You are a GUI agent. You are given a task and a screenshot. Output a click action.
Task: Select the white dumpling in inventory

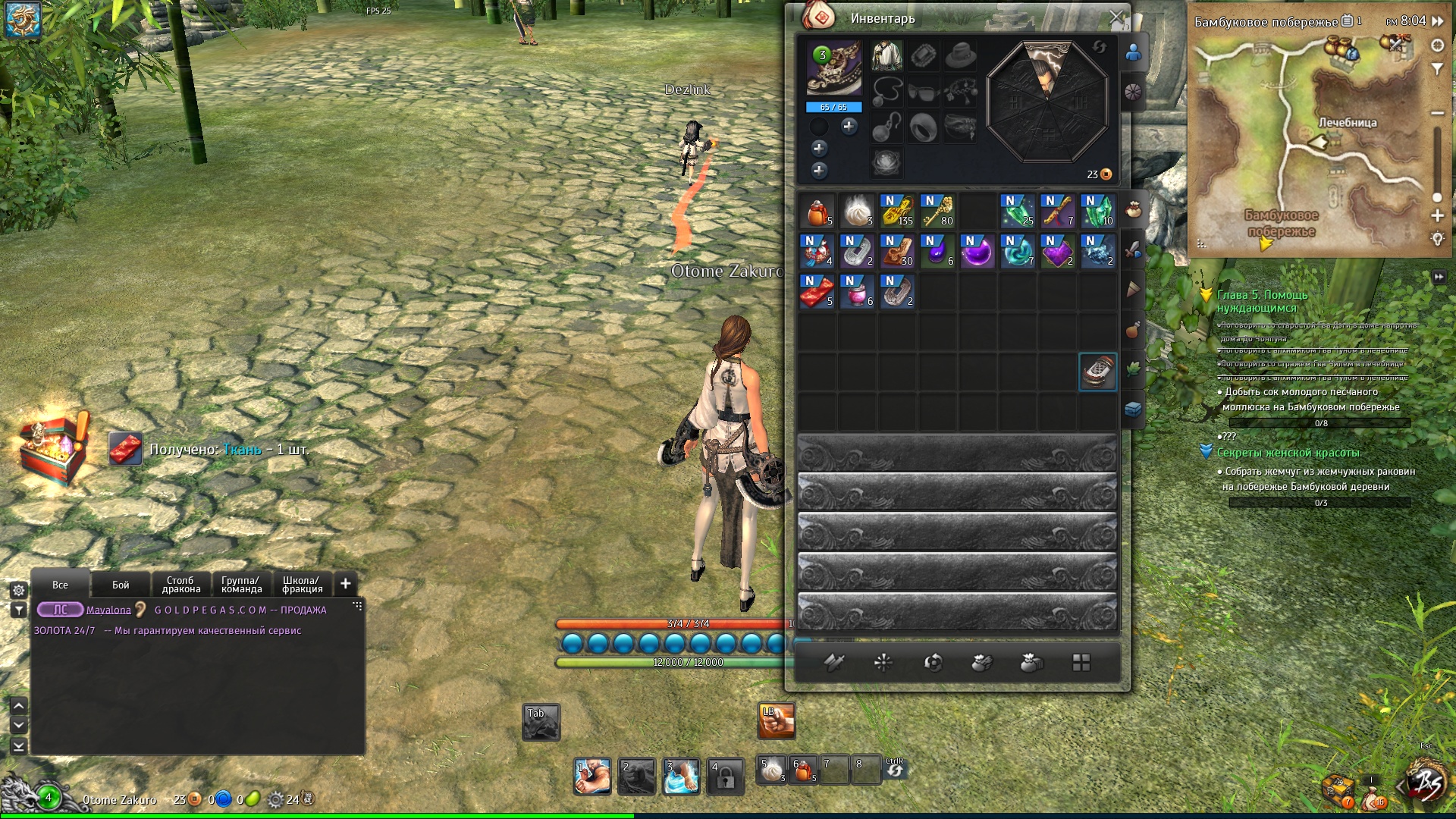pos(858,211)
